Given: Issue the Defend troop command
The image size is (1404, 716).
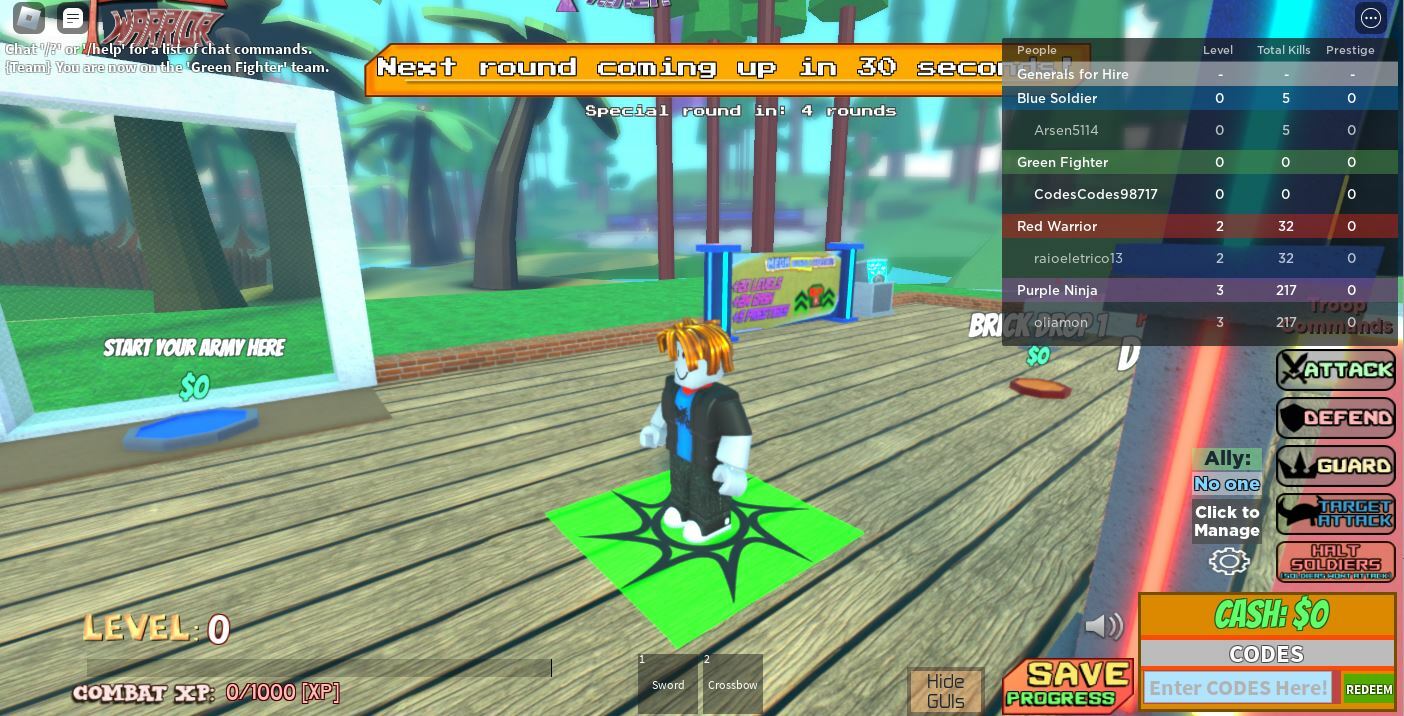Looking at the screenshot, I should click(1335, 418).
